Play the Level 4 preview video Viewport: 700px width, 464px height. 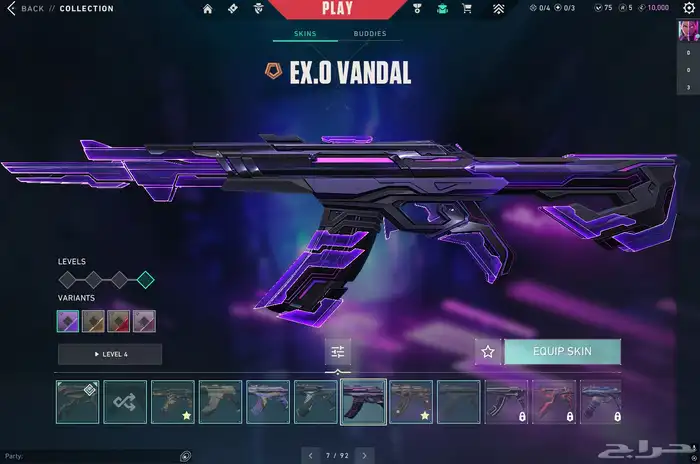pyautogui.click(x=109, y=354)
